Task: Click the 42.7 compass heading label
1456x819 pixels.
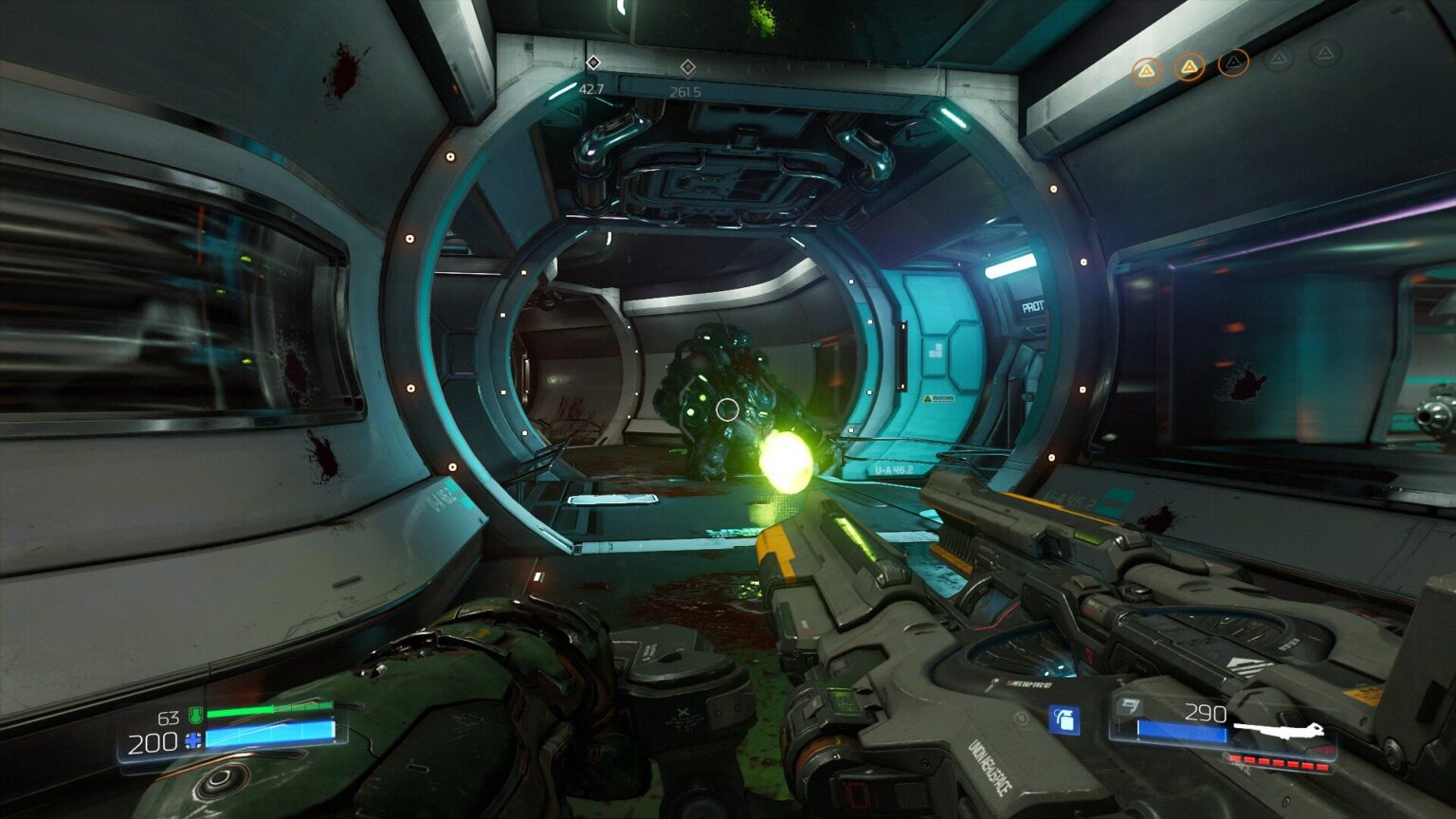Action: pos(592,91)
